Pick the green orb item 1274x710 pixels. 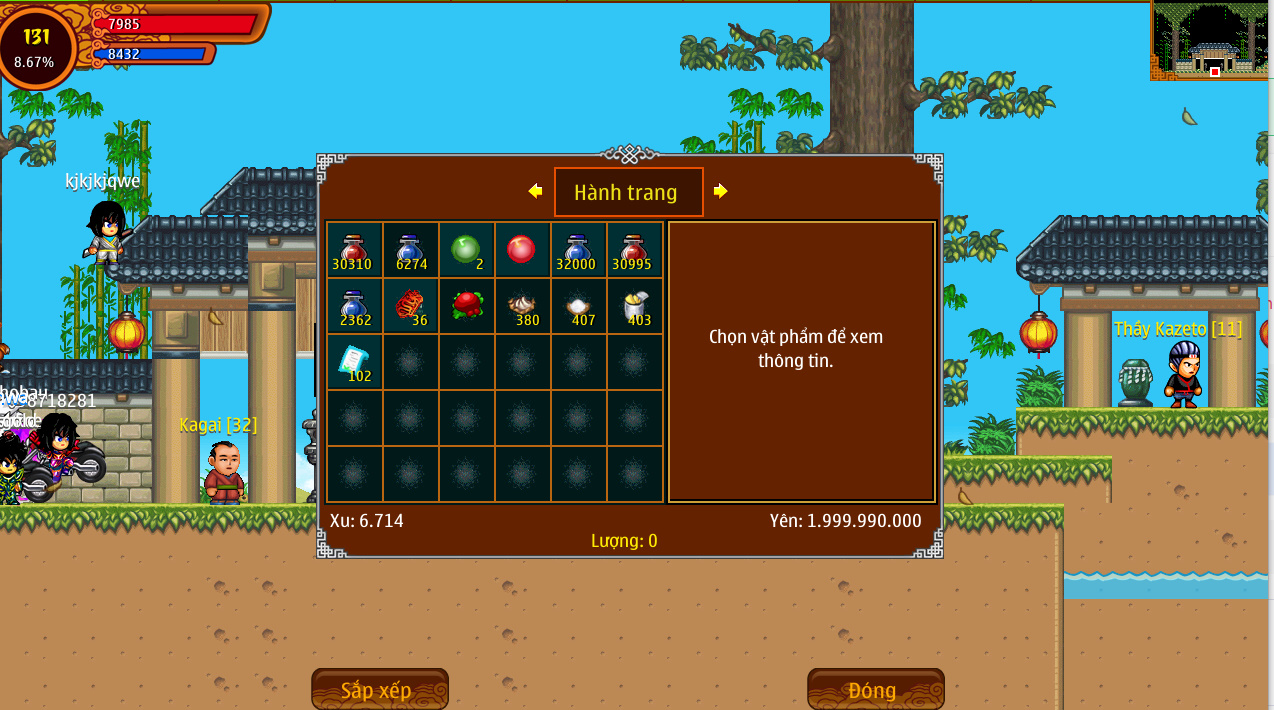point(466,250)
